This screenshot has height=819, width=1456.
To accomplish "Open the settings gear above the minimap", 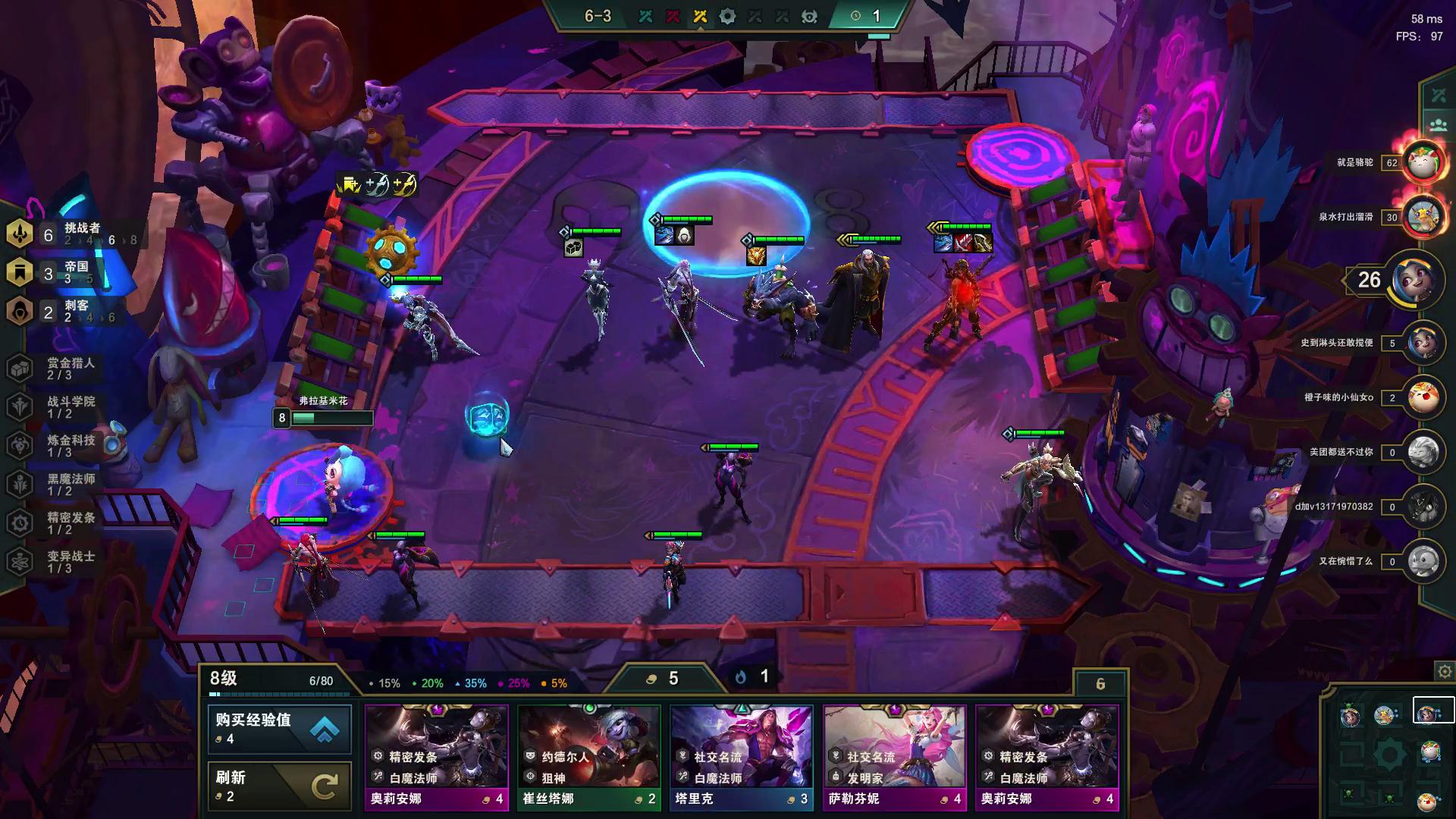I will [x=1445, y=672].
